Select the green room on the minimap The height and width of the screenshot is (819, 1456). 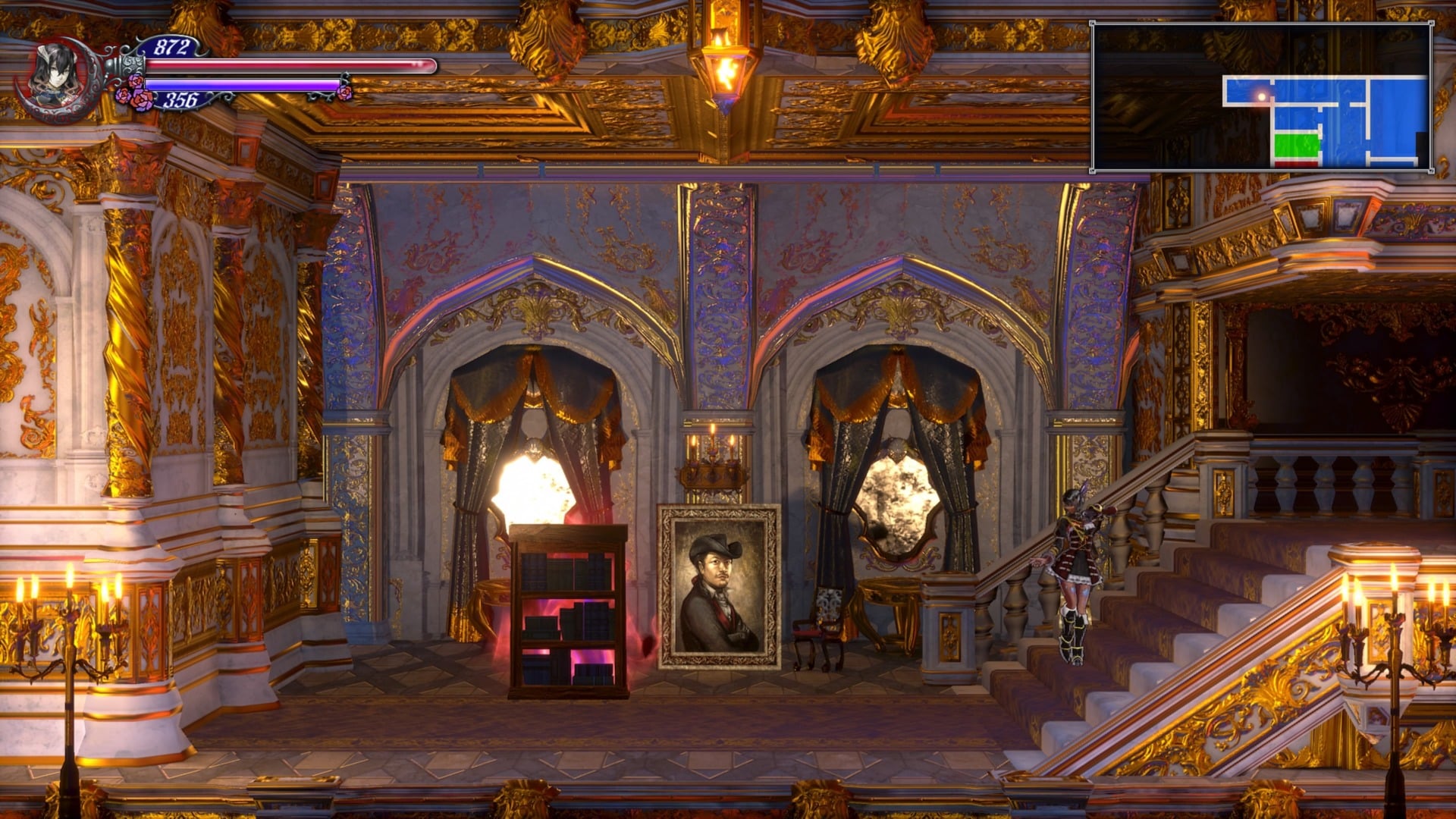[x=1297, y=145]
